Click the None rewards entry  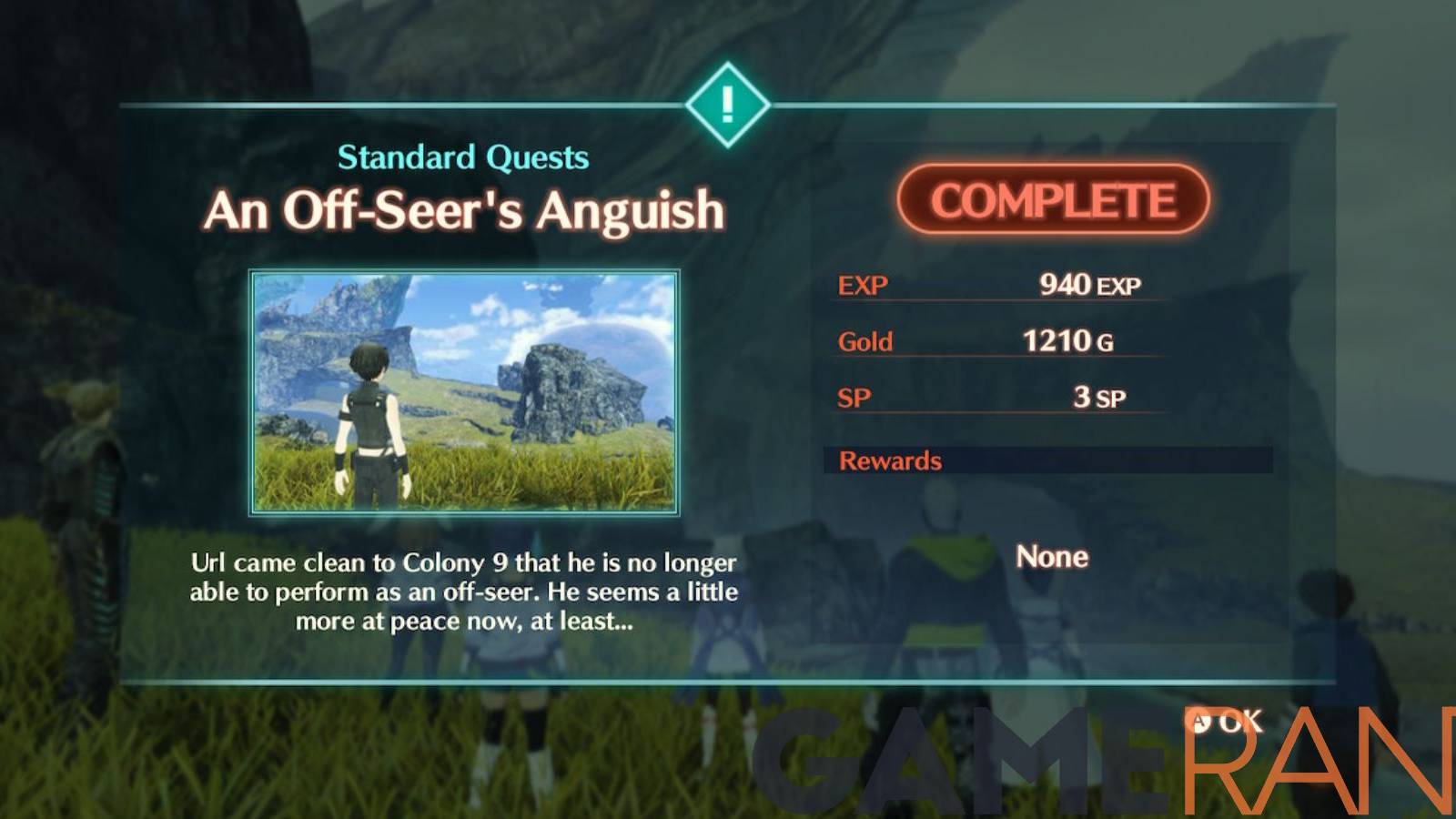pyautogui.click(x=1052, y=556)
